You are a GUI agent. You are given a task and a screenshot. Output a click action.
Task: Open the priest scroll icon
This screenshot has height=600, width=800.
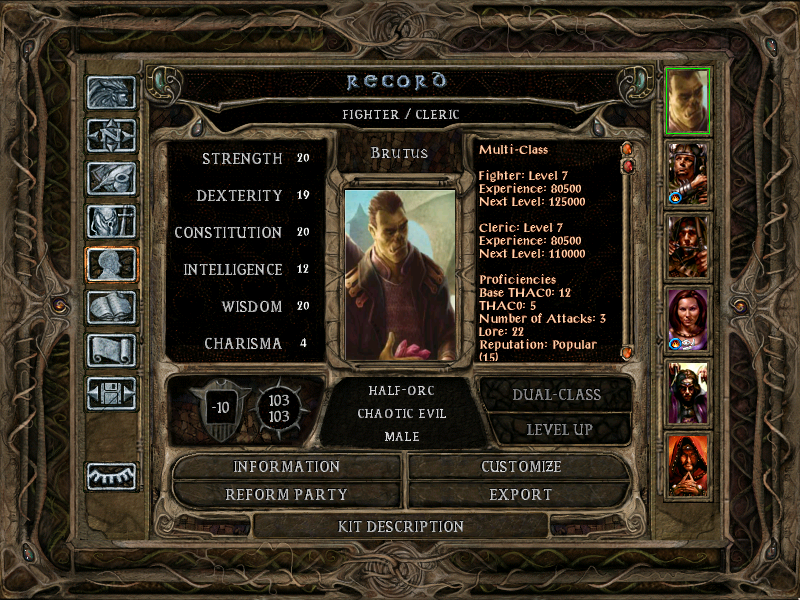pos(111,350)
